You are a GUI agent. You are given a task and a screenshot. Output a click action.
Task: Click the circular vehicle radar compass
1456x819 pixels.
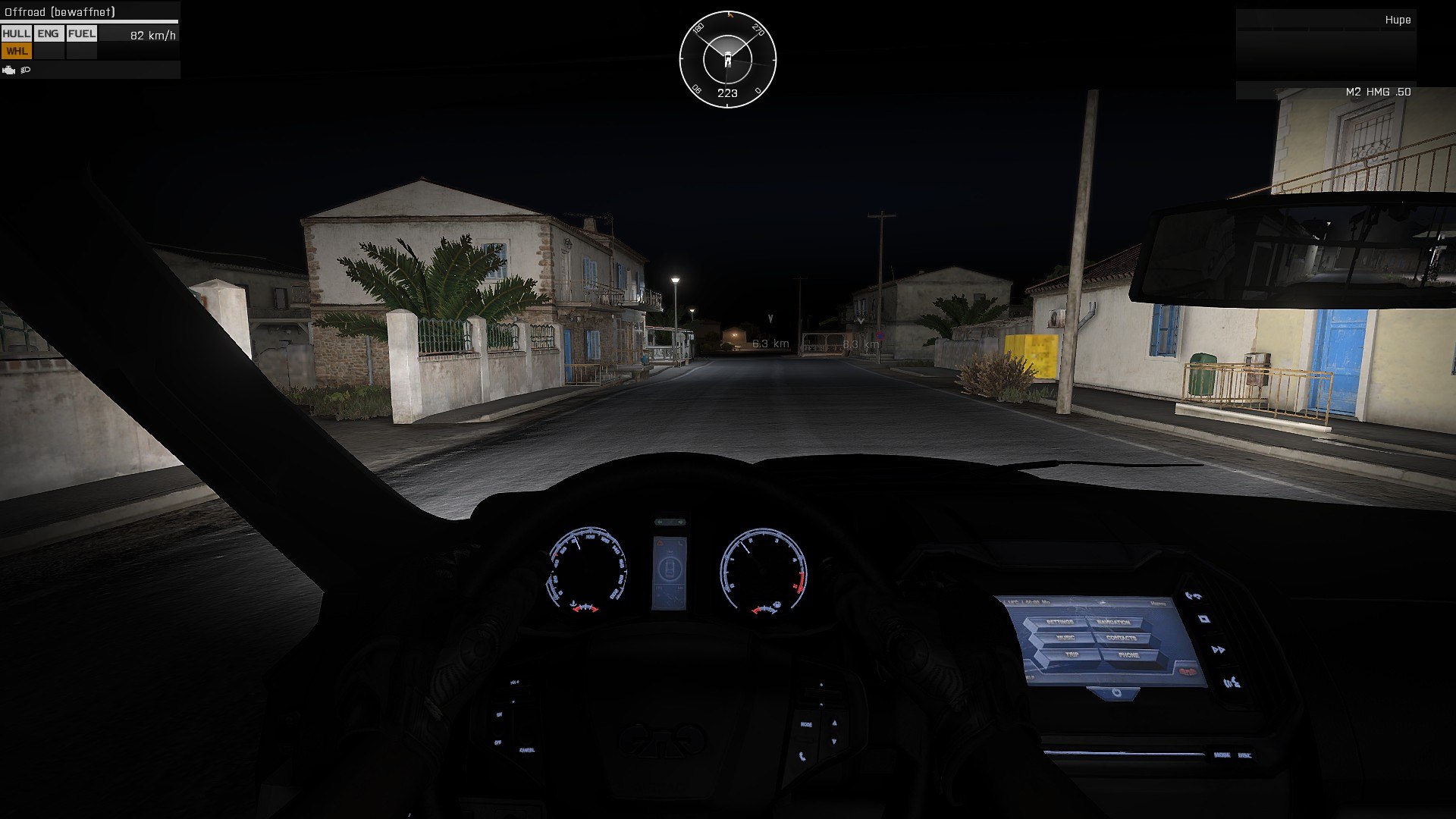(x=727, y=59)
